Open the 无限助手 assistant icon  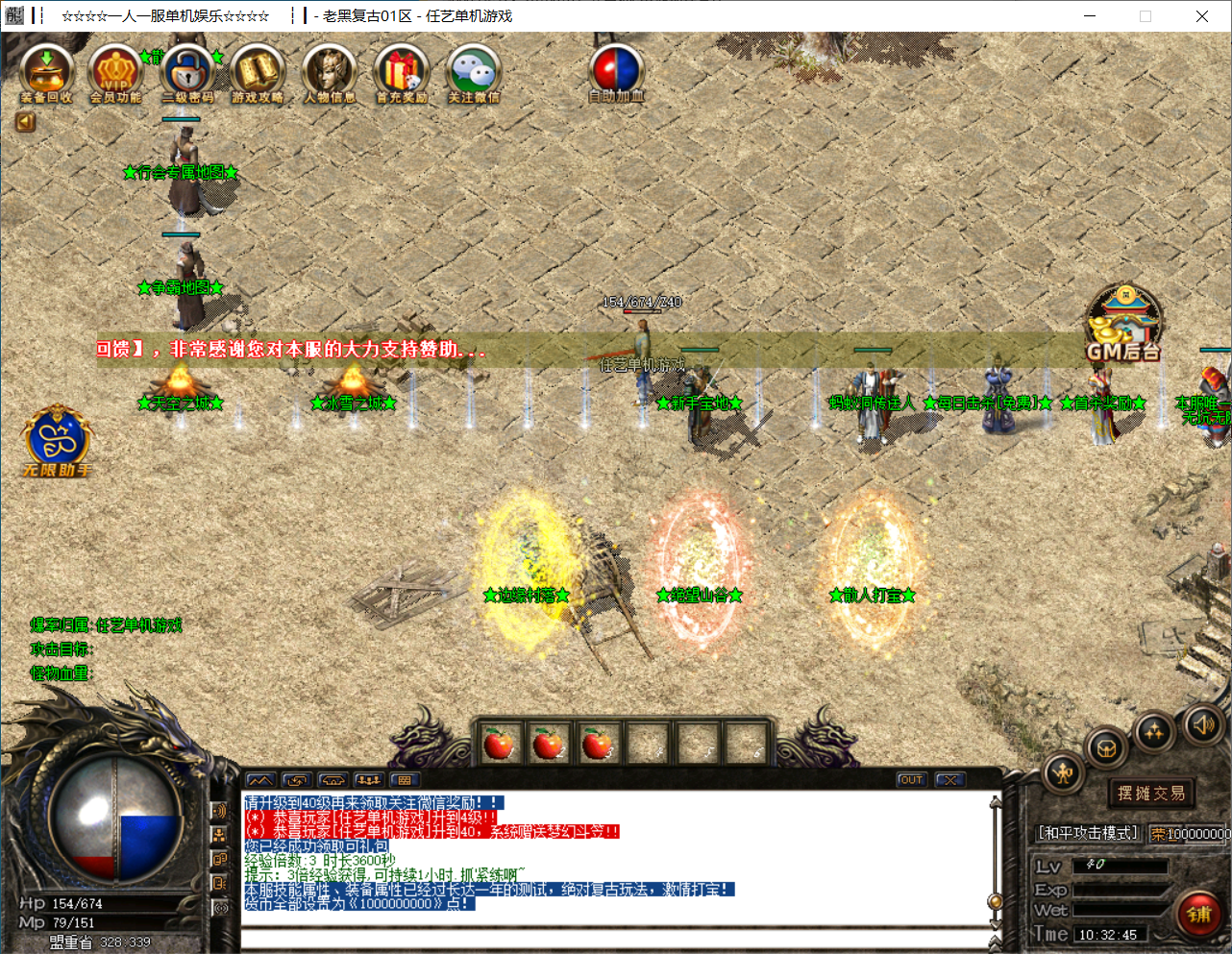click(x=57, y=440)
